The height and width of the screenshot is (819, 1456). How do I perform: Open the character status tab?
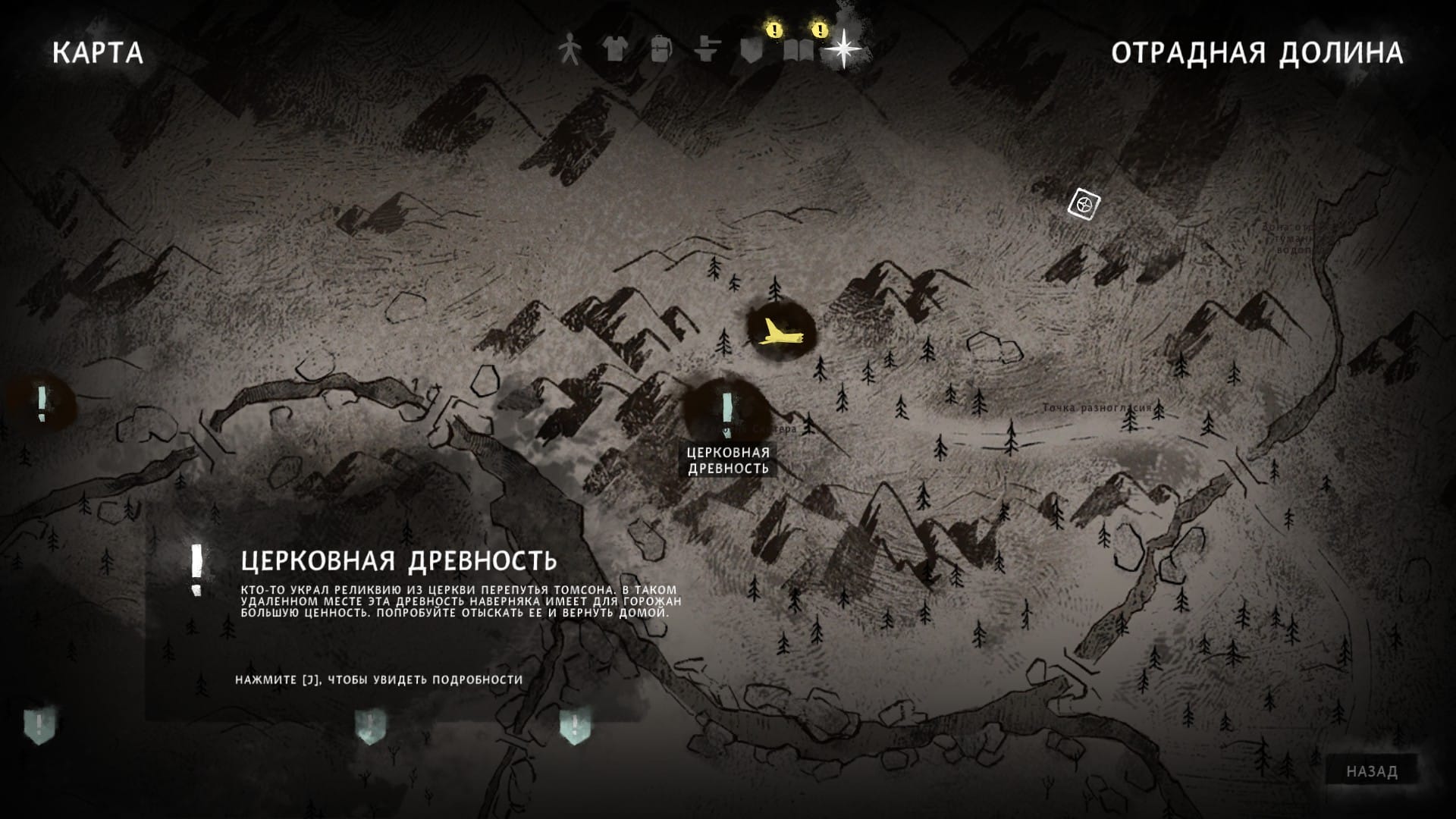click(569, 49)
